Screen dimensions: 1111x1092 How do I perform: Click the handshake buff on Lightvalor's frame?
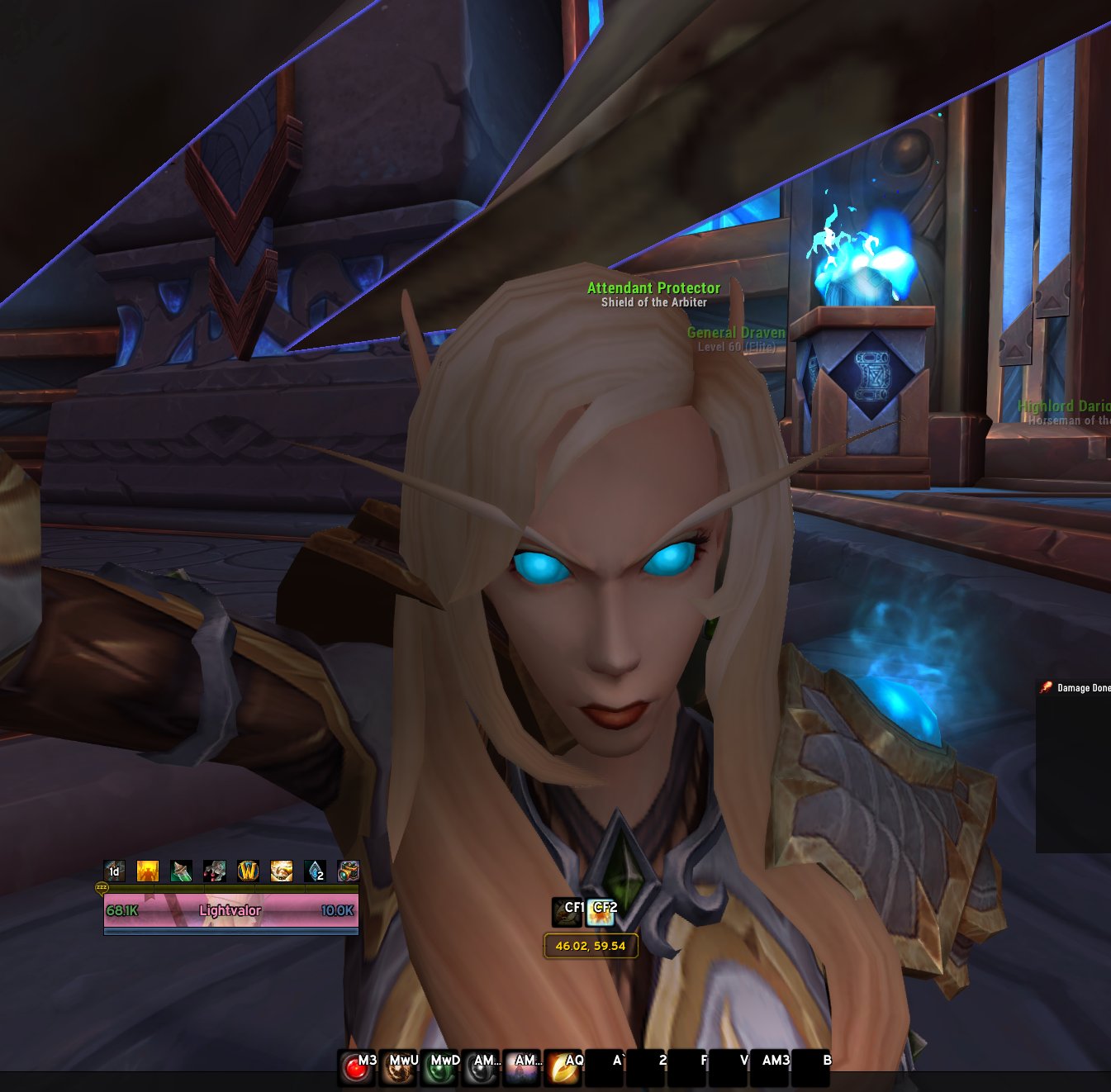[x=282, y=871]
